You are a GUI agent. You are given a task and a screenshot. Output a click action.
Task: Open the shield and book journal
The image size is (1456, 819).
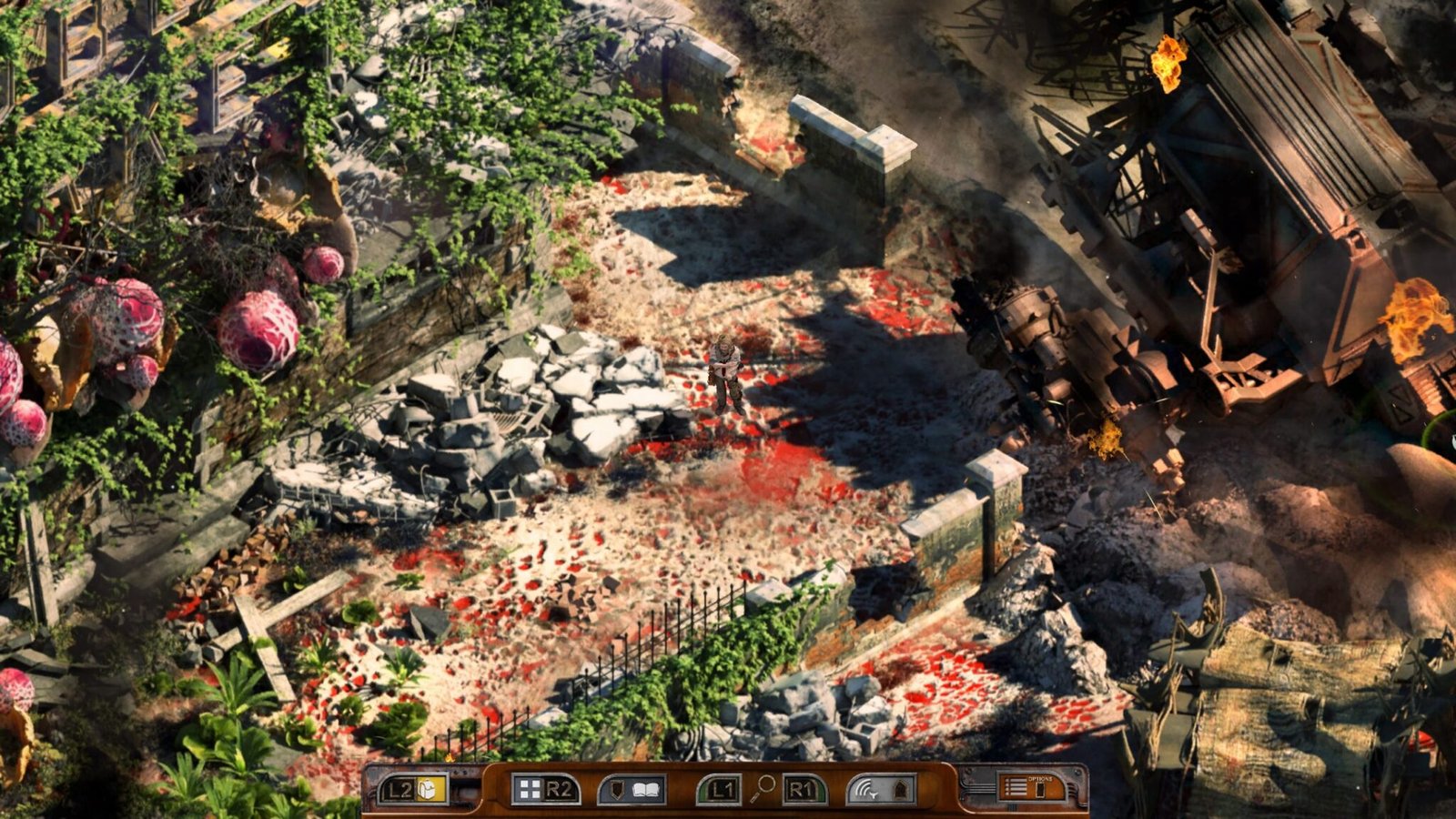tap(632, 789)
